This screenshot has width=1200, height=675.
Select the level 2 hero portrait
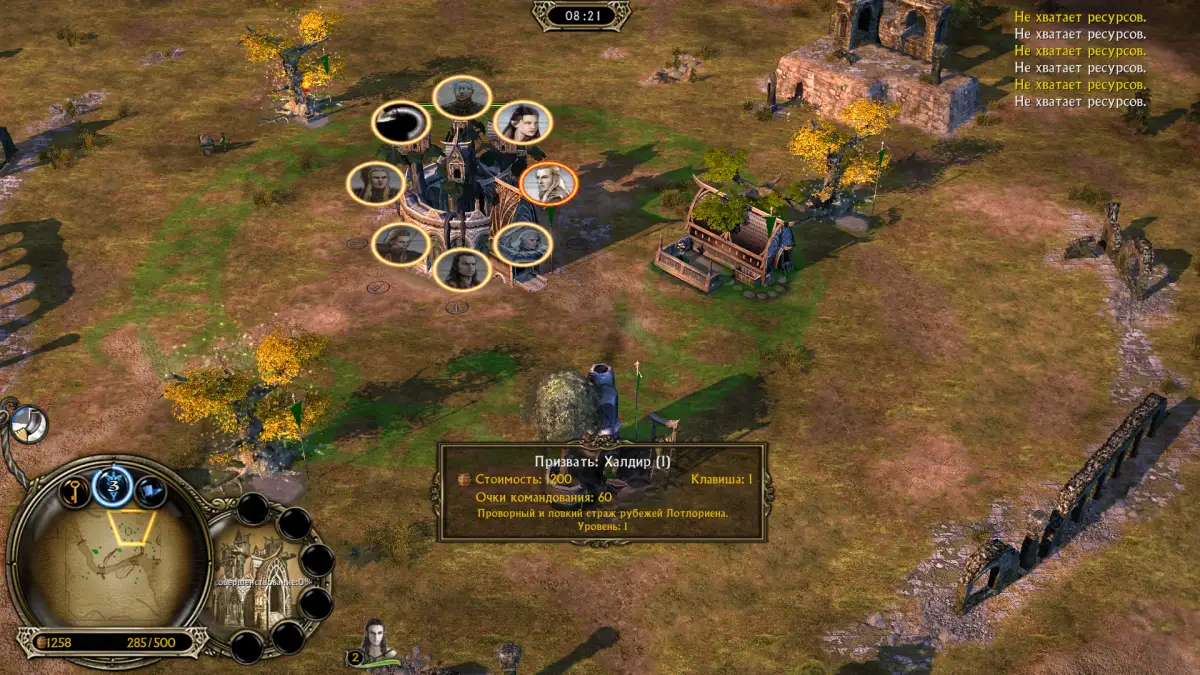click(x=378, y=642)
